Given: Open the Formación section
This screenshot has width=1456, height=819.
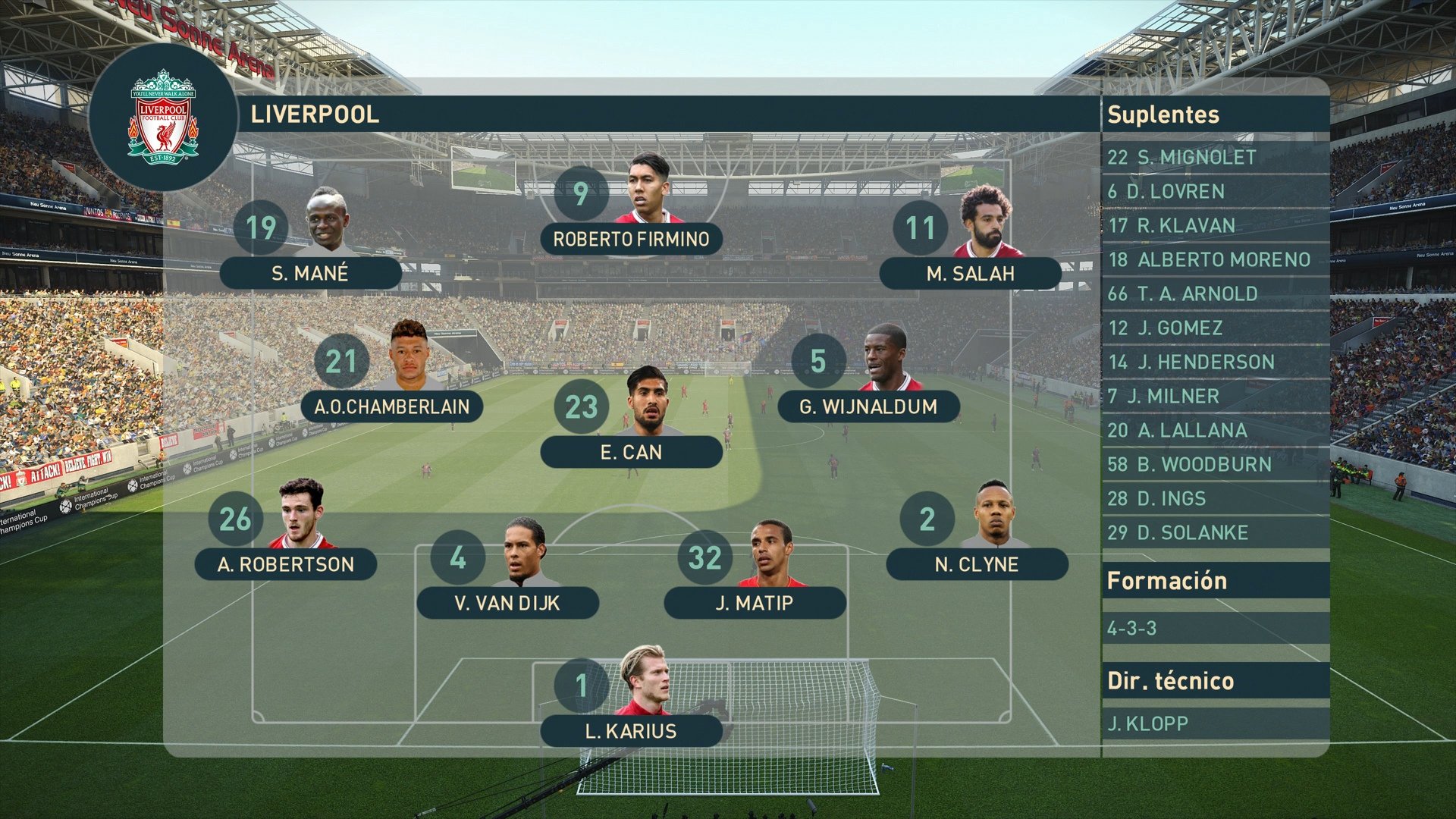Looking at the screenshot, I should 1166,580.
